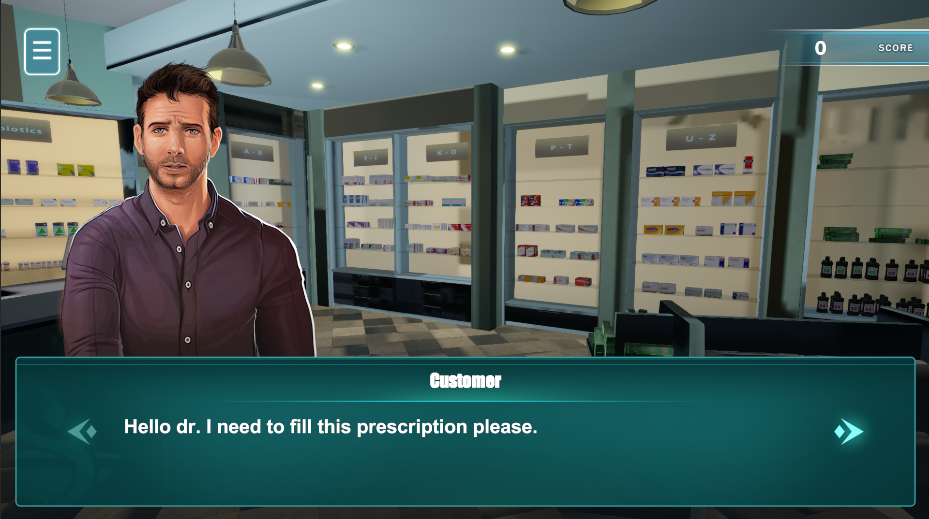Go back with the left dialogue arrow

82,431
